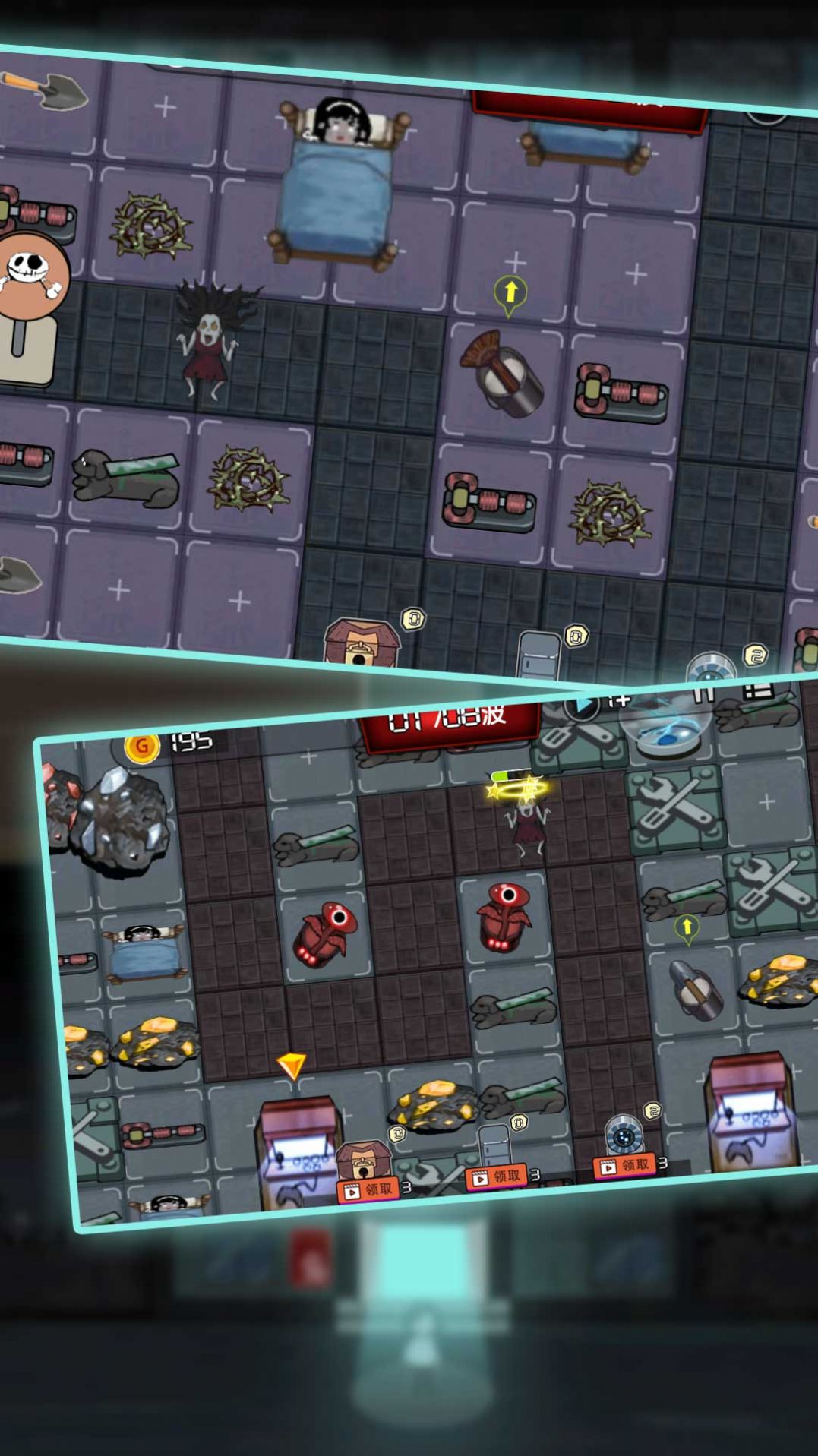
Task: Claim the round turret item via 领取
Action: [x=626, y=1165]
